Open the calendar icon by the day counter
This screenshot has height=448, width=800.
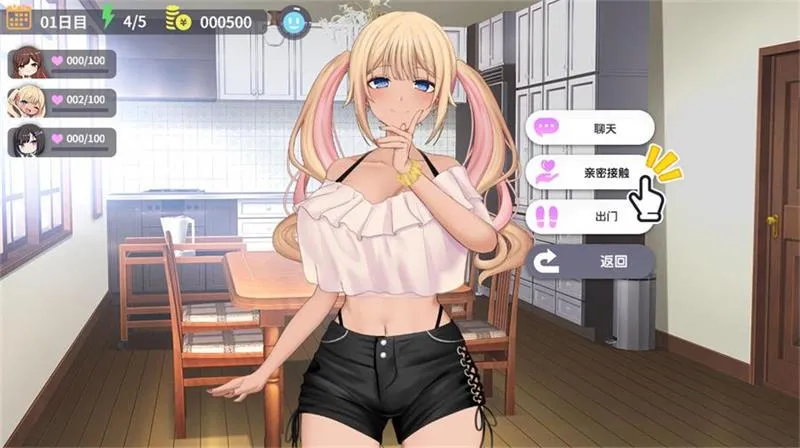pyautogui.click(x=18, y=18)
